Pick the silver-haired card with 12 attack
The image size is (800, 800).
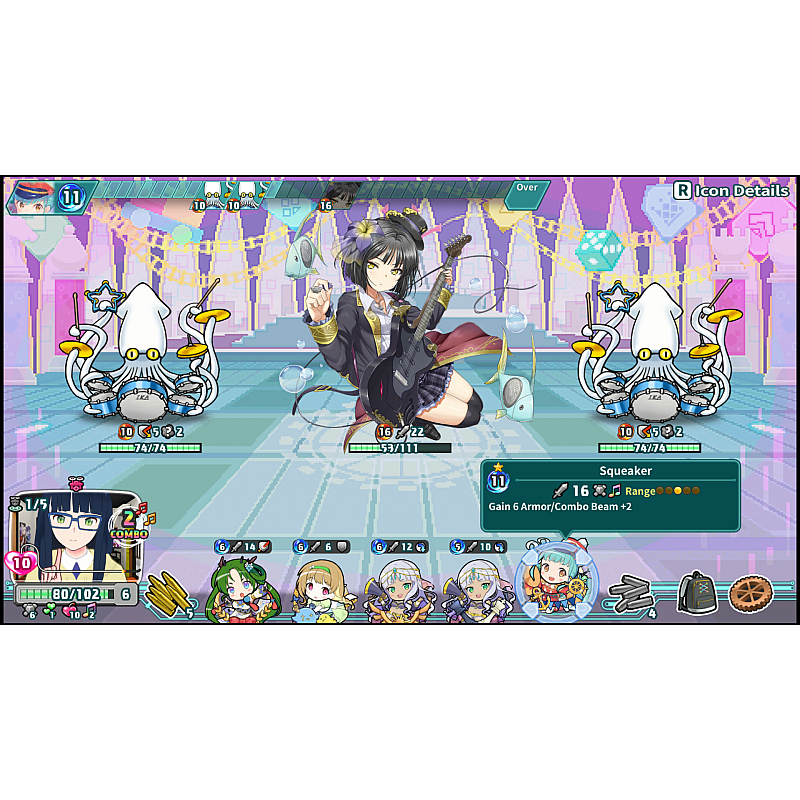click(x=398, y=590)
